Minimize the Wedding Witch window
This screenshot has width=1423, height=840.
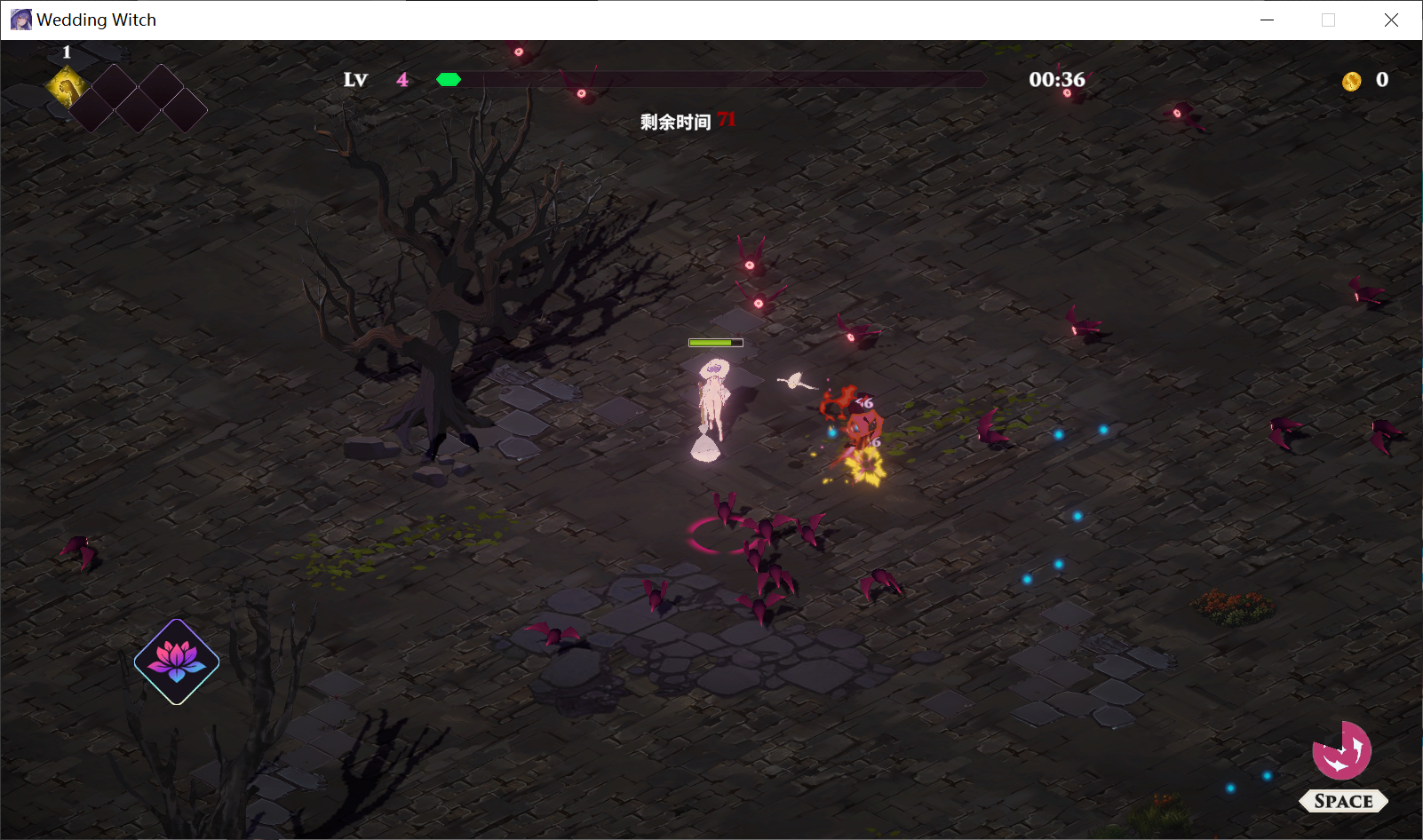pyautogui.click(x=1267, y=20)
